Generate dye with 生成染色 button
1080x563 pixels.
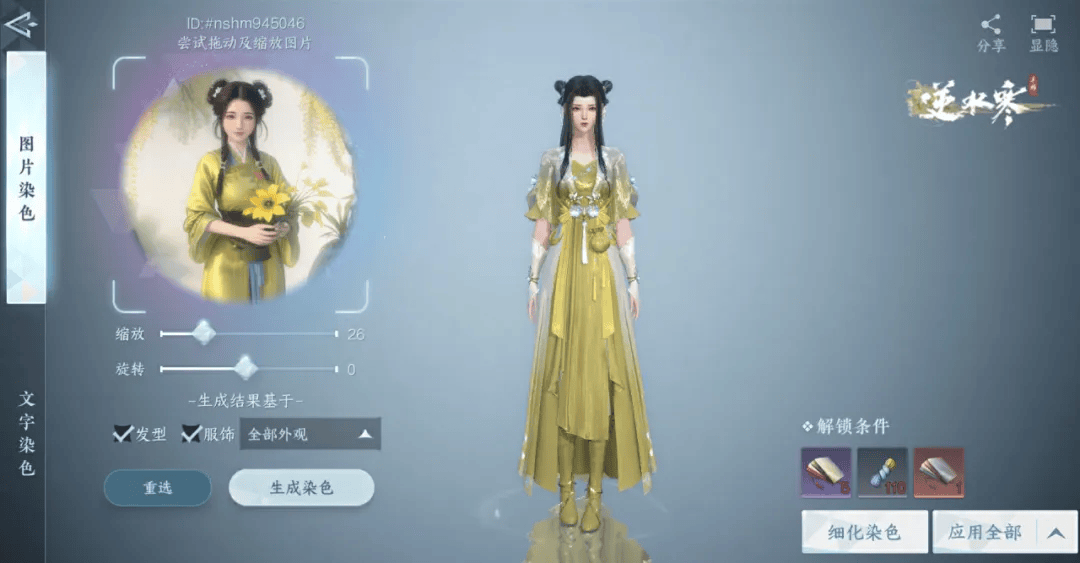(x=301, y=488)
